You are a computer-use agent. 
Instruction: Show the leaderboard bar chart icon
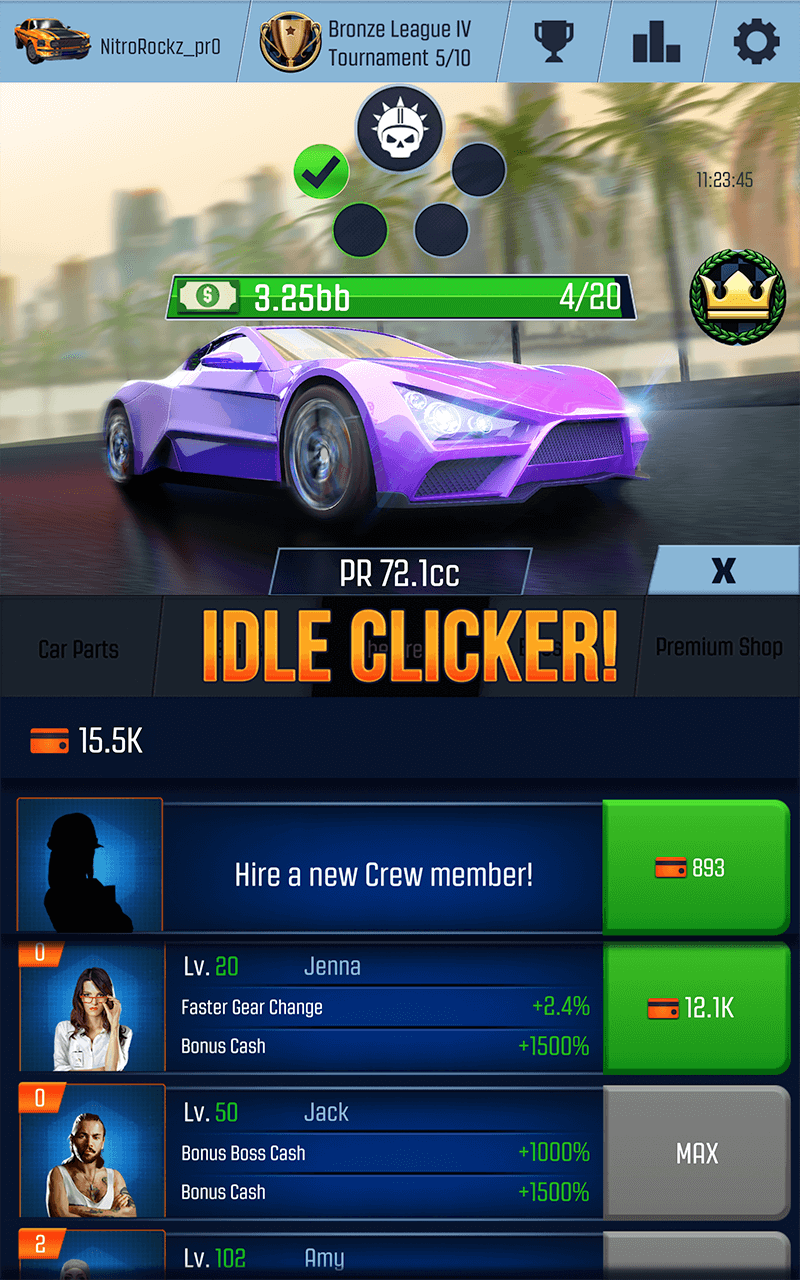tap(656, 42)
